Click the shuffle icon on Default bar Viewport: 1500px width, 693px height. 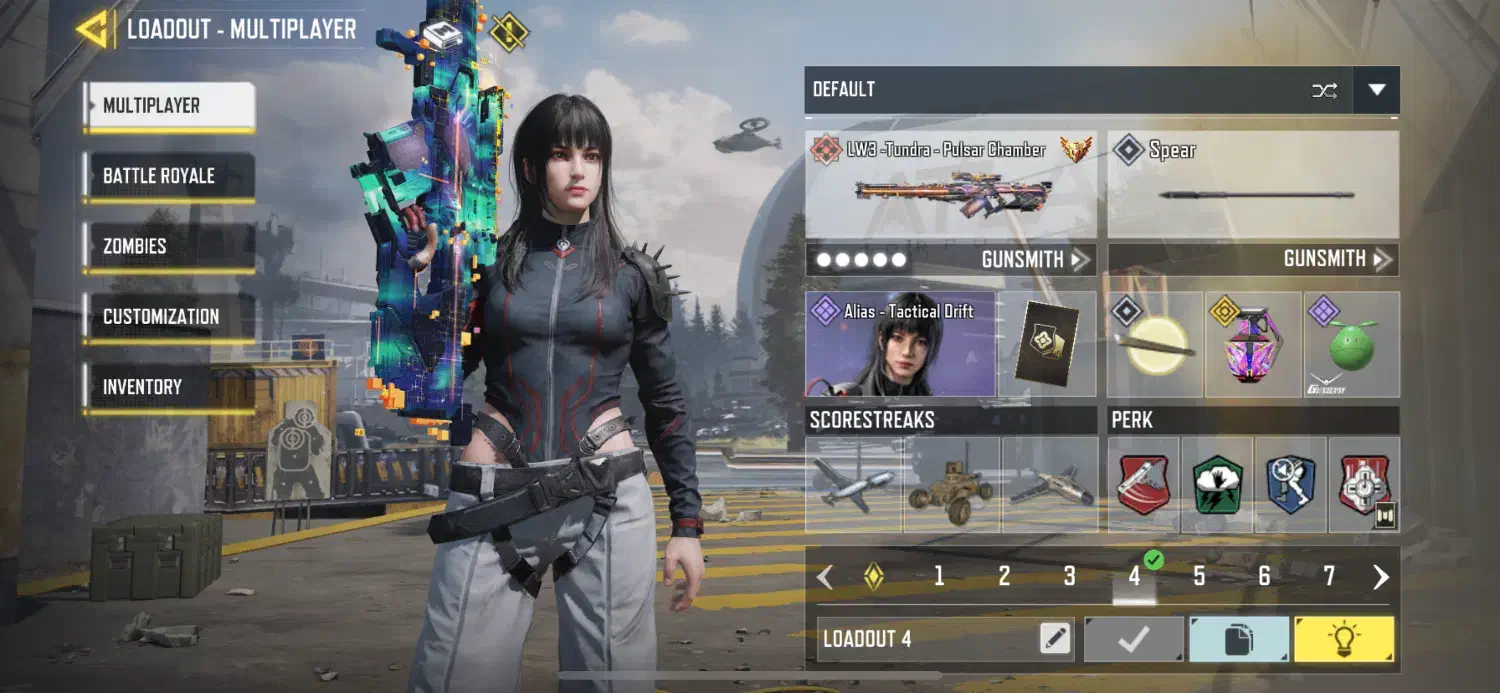1324,90
